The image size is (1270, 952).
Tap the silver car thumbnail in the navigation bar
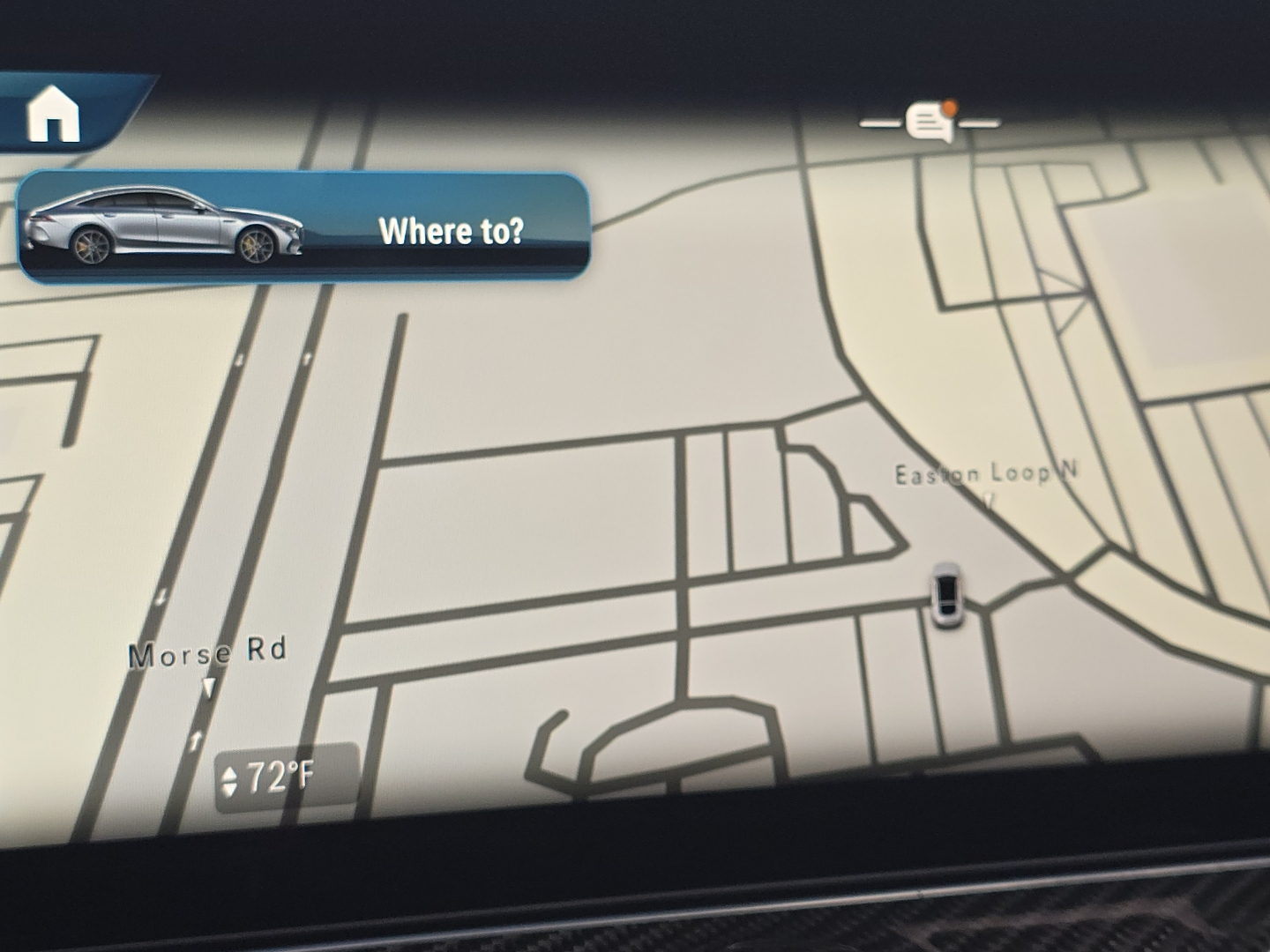pyautogui.click(x=168, y=227)
